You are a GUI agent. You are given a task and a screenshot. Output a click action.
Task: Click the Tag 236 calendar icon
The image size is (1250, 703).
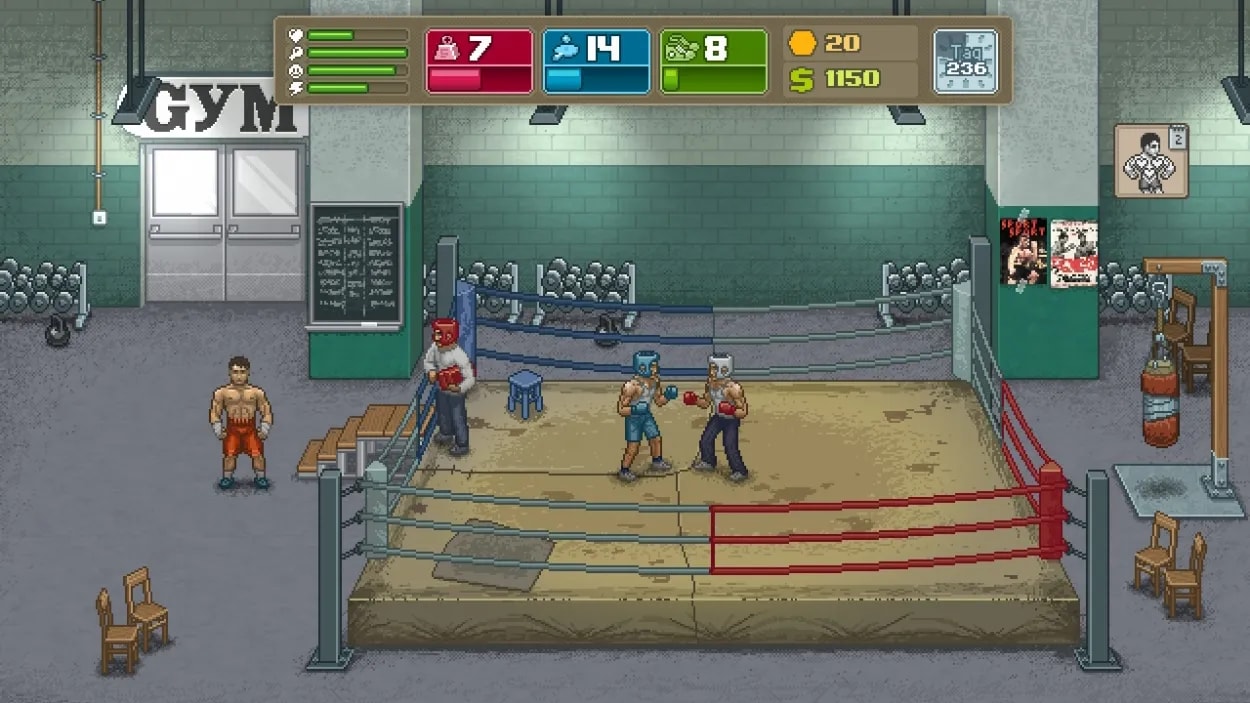(965, 61)
